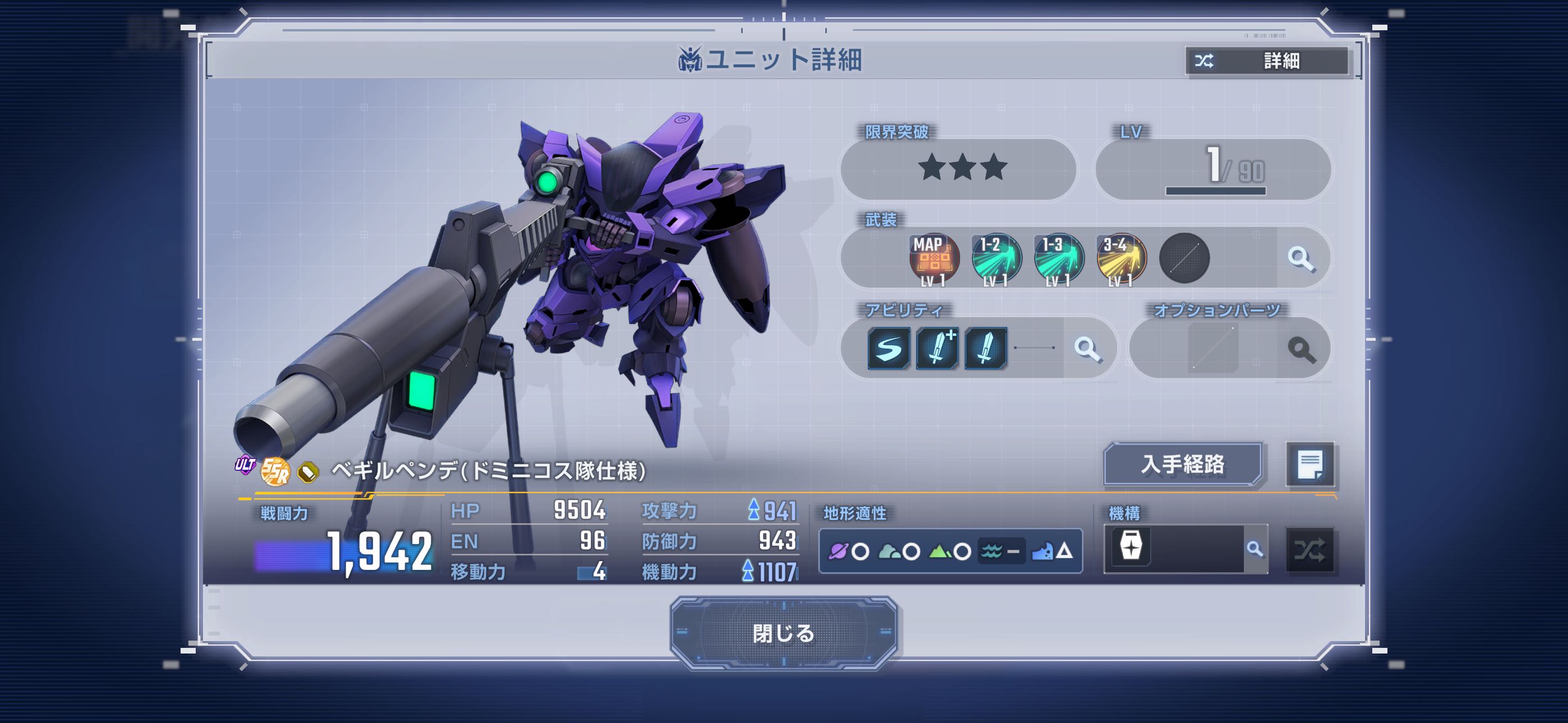Image resolution: width=1568 pixels, height=723 pixels.
Task: Toggle the 詳細 view switch button
Action: 1267,61
